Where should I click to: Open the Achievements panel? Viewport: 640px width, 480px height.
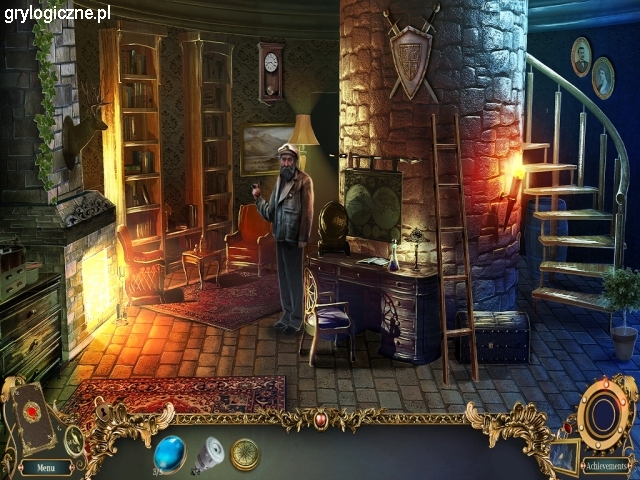coord(605,467)
